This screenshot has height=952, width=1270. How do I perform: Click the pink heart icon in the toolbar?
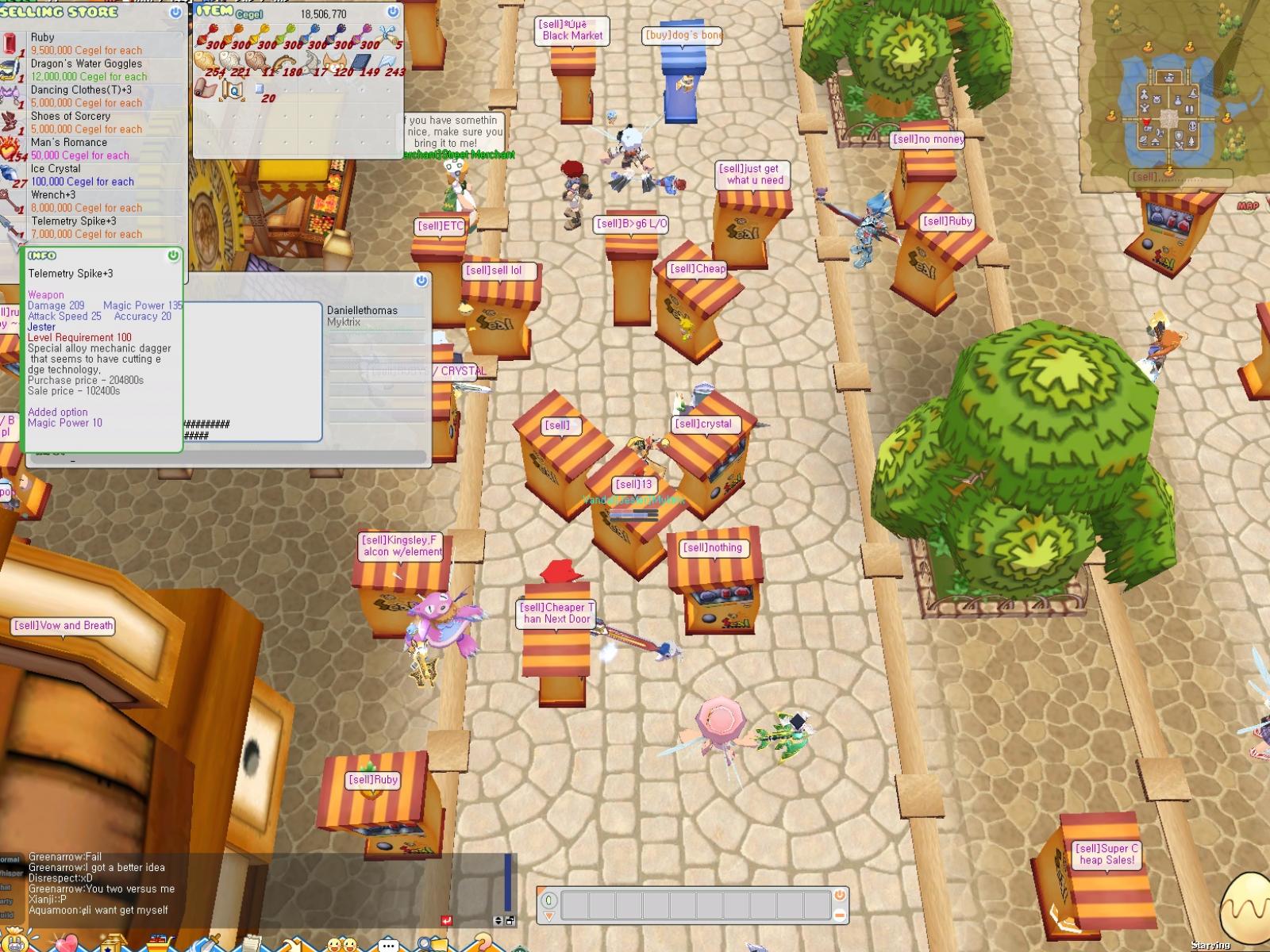[68, 942]
